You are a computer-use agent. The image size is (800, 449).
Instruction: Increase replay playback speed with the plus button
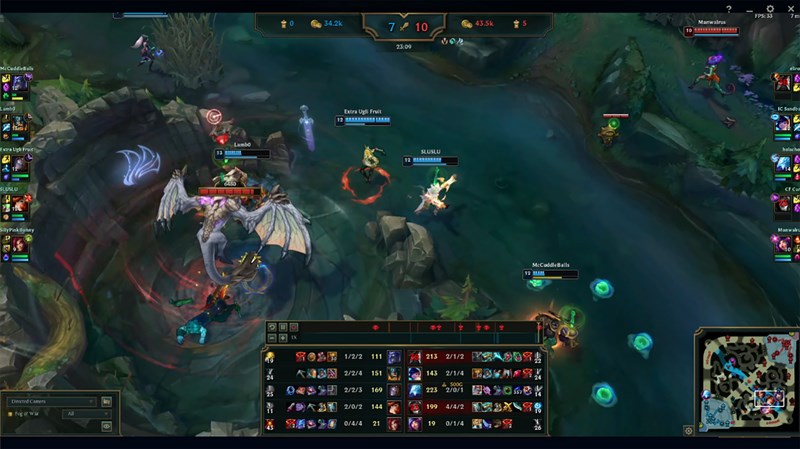[283, 338]
